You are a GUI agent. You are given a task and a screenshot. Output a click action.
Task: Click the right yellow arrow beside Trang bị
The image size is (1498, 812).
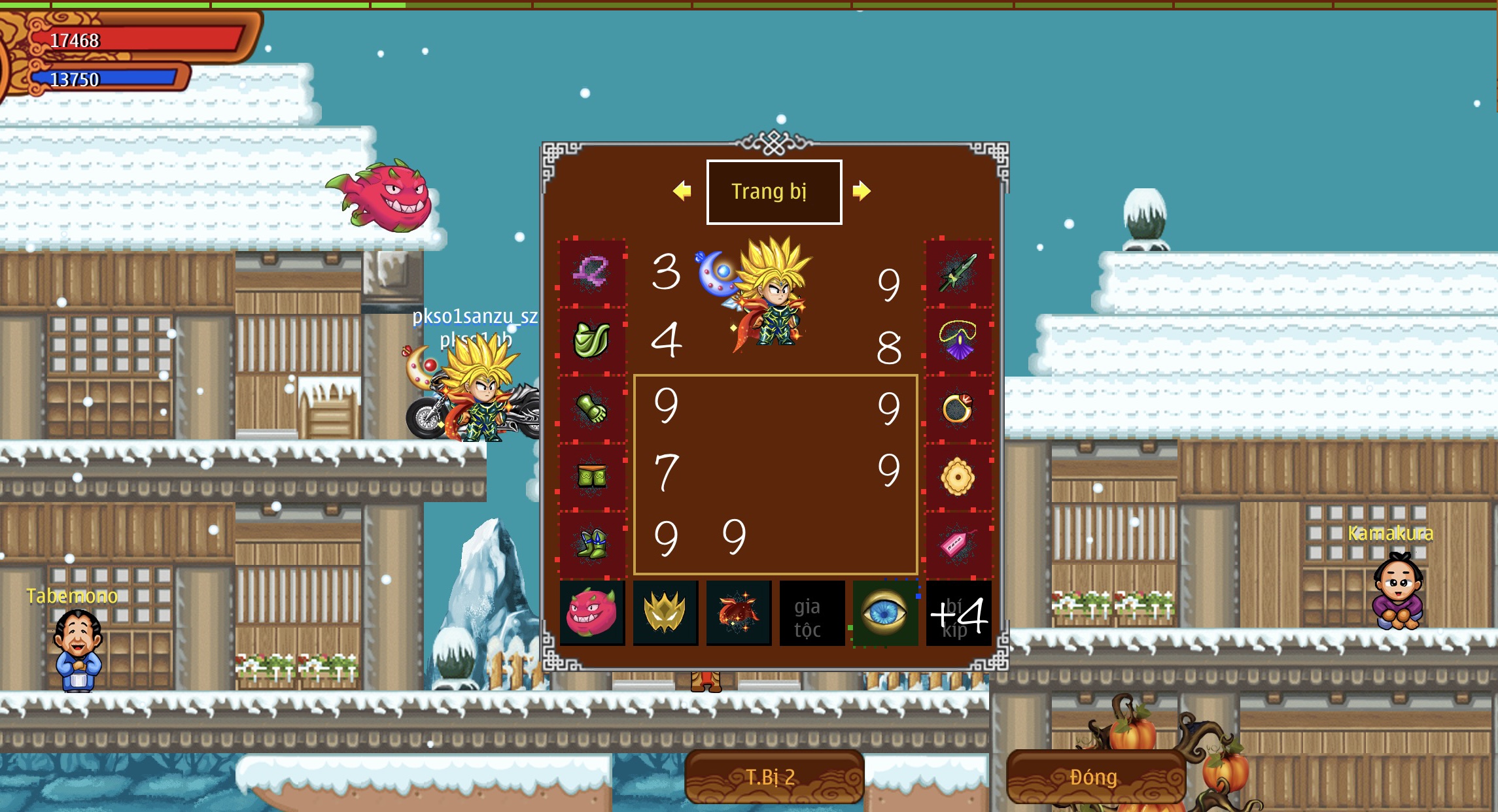862,191
